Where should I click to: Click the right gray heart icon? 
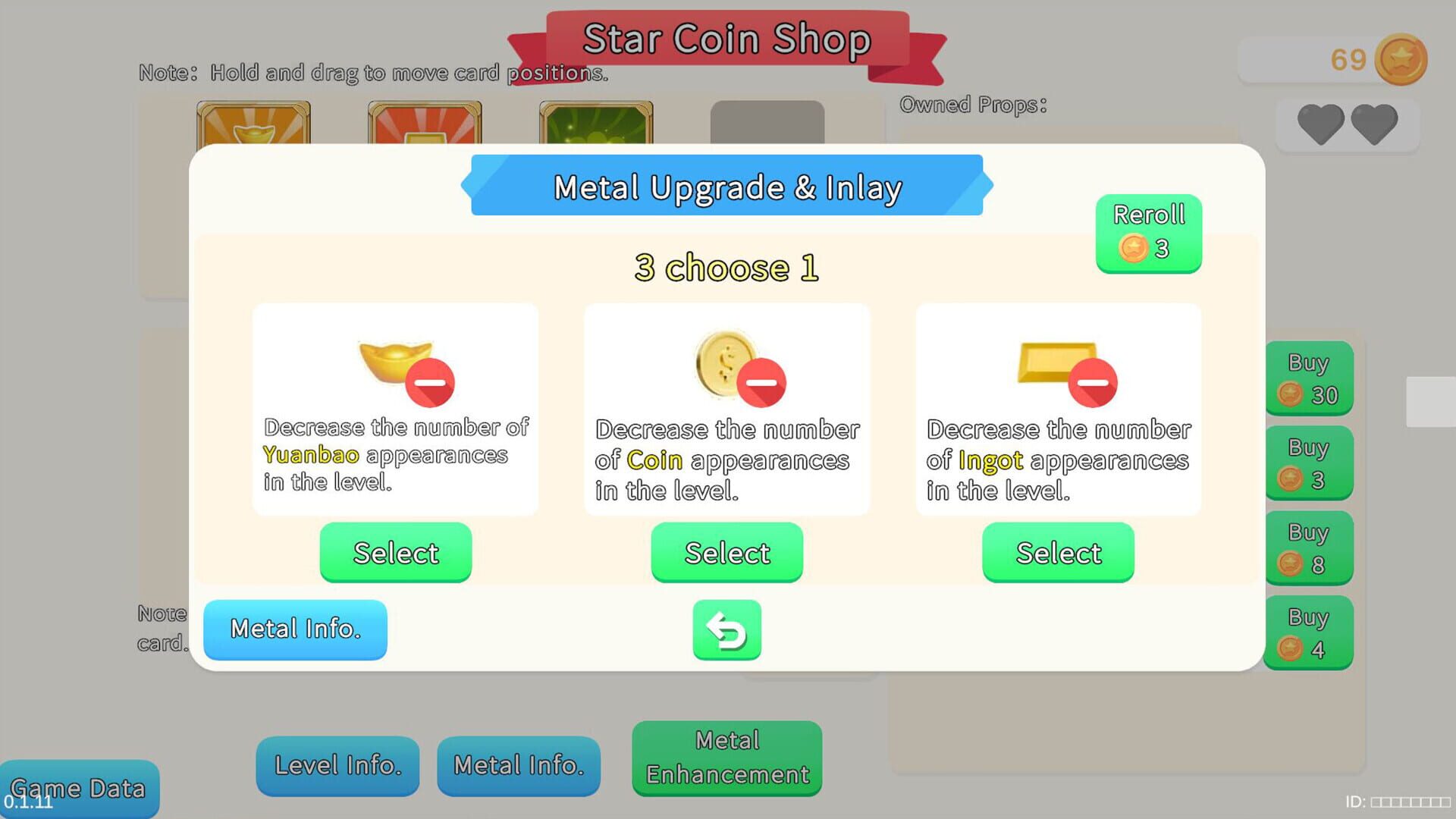point(1374,124)
